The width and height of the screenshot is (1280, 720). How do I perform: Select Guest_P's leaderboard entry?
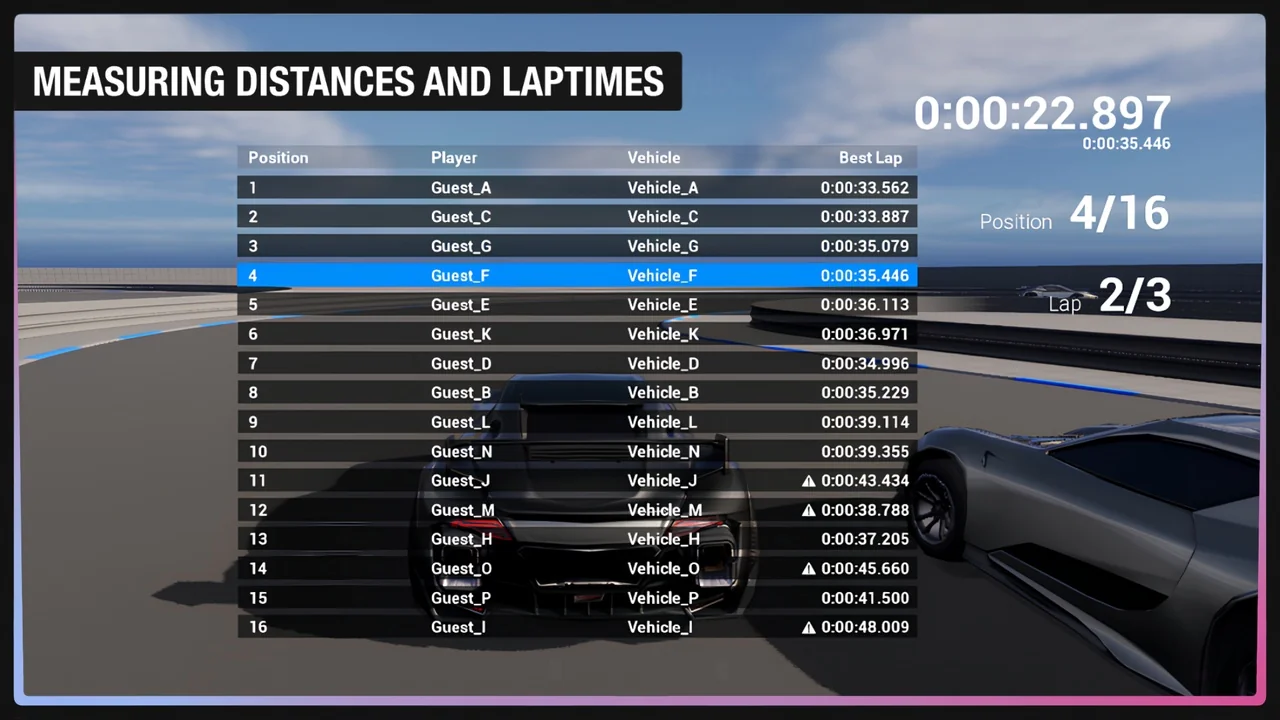pyautogui.click(x=577, y=598)
